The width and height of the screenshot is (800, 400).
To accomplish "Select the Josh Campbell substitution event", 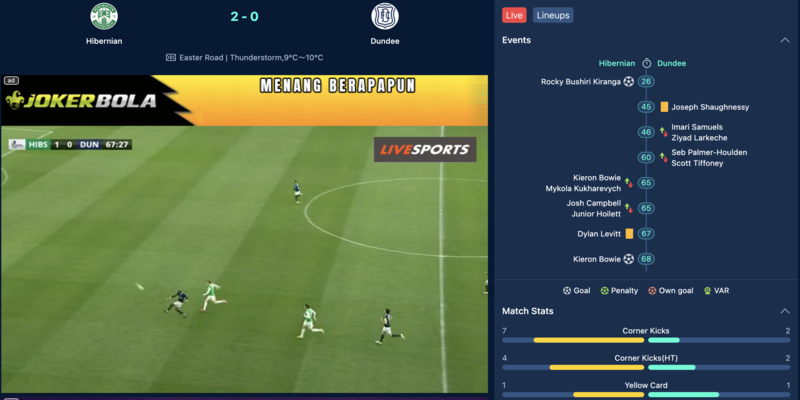I will pyautogui.click(x=594, y=208).
